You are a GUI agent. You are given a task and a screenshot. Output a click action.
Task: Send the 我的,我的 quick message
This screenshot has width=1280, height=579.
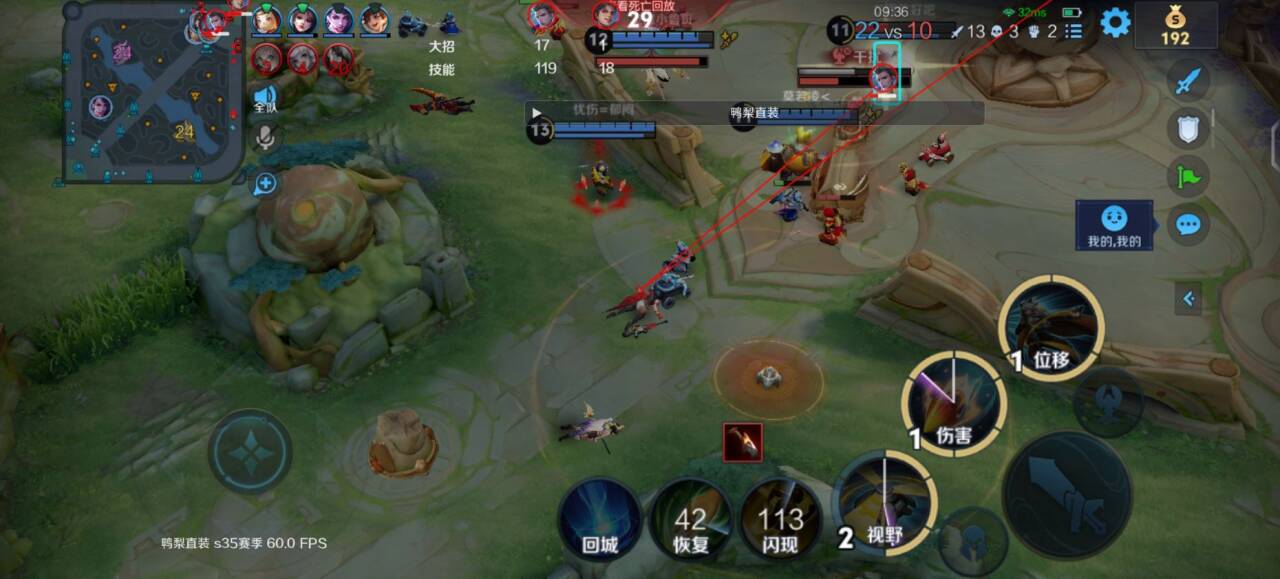(x=1114, y=225)
